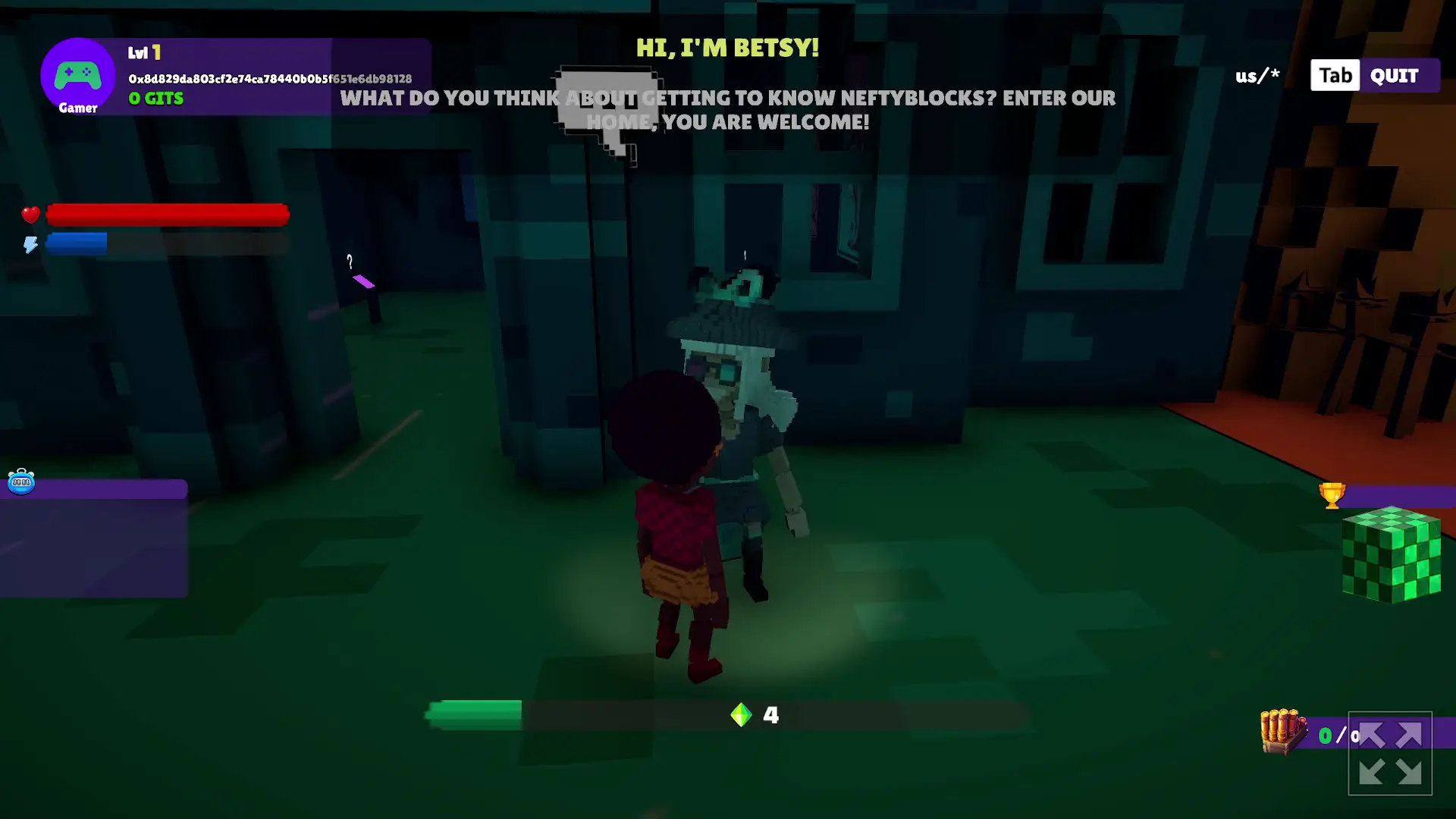Open the blue stopwatch timer icon
This screenshot has height=819, width=1456.
(x=21, y=482)
